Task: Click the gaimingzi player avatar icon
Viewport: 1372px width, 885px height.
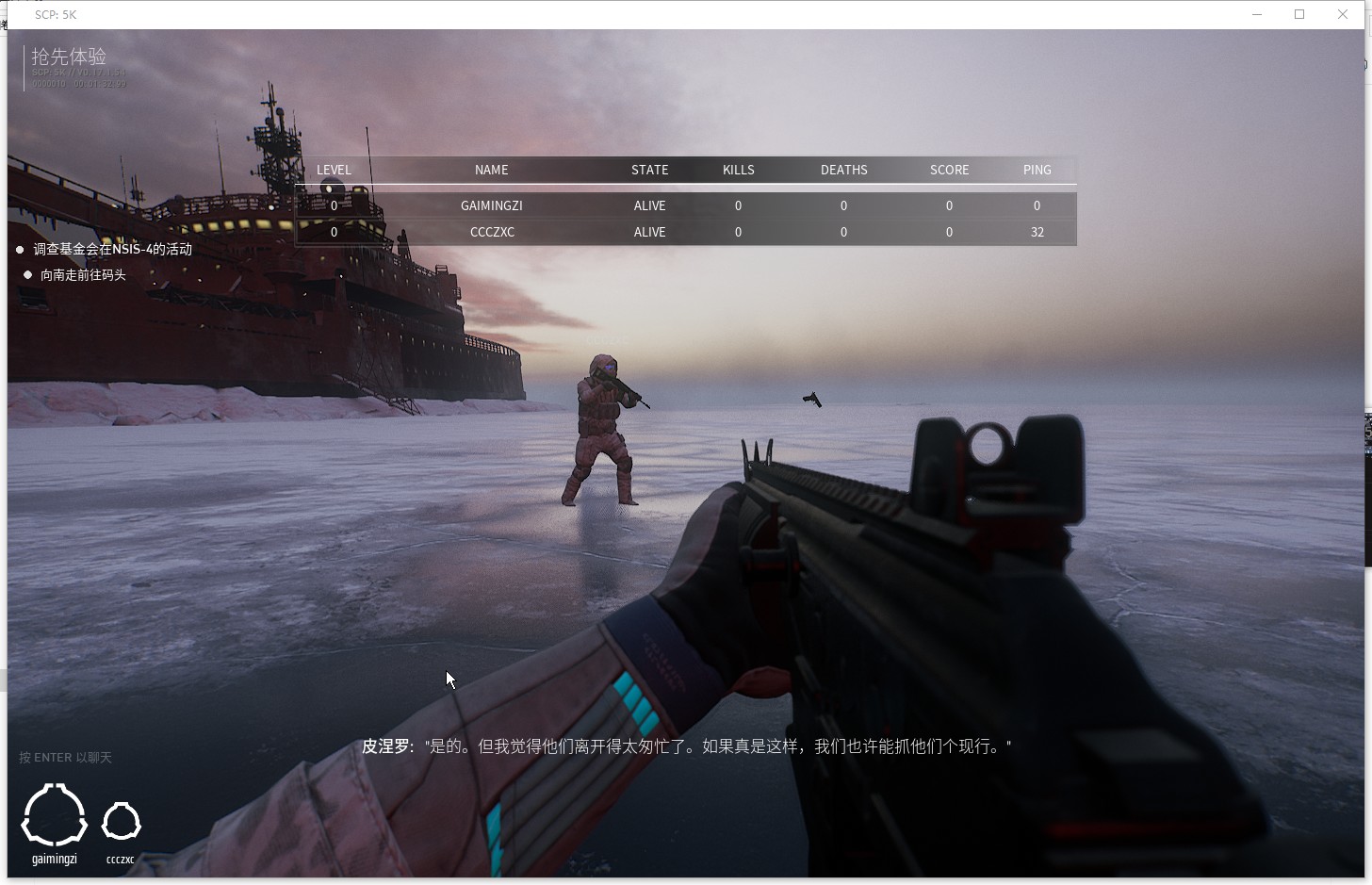Action: point(55,816)
